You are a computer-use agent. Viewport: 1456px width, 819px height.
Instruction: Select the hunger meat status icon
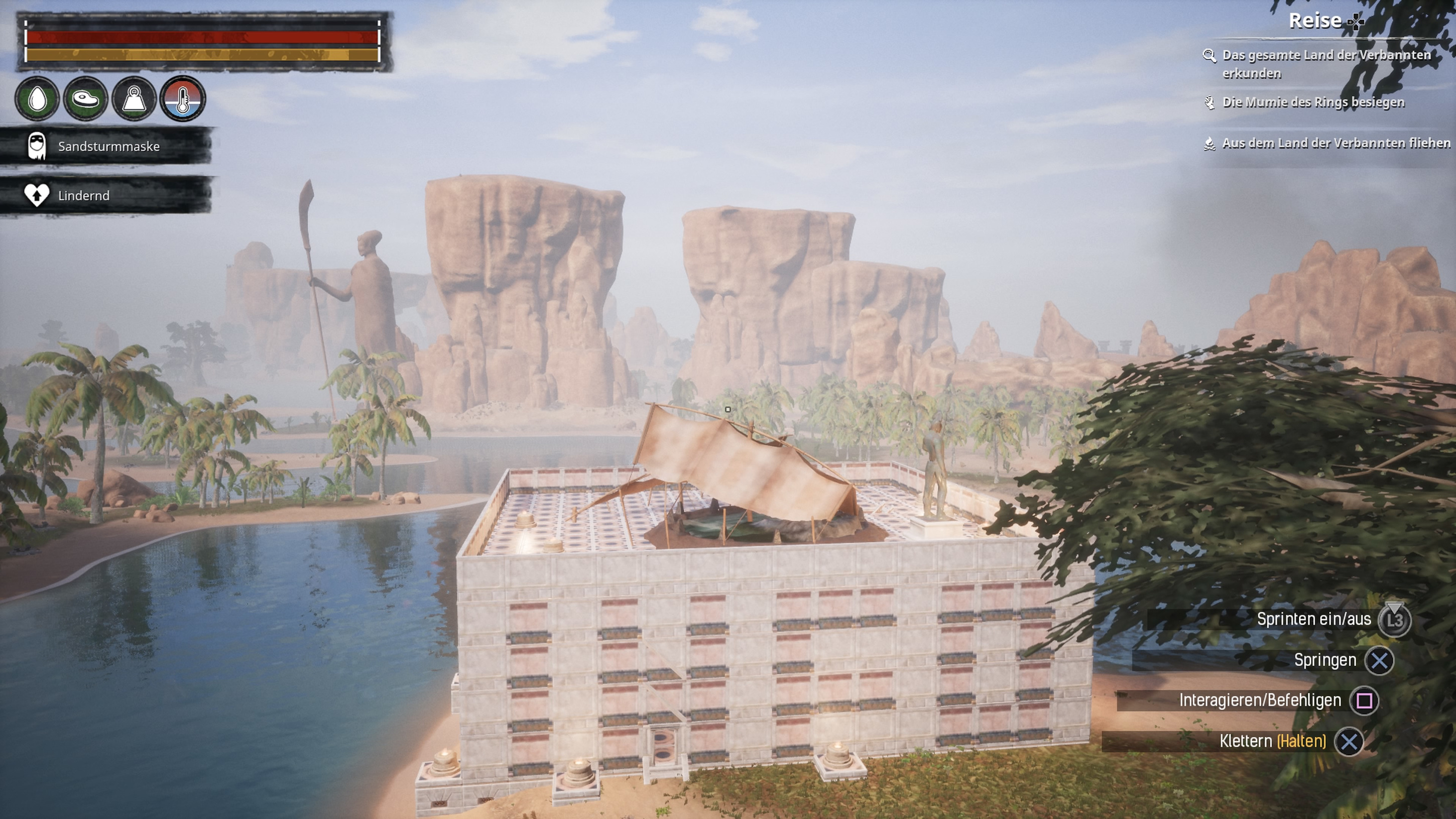[x=86, y=99]
